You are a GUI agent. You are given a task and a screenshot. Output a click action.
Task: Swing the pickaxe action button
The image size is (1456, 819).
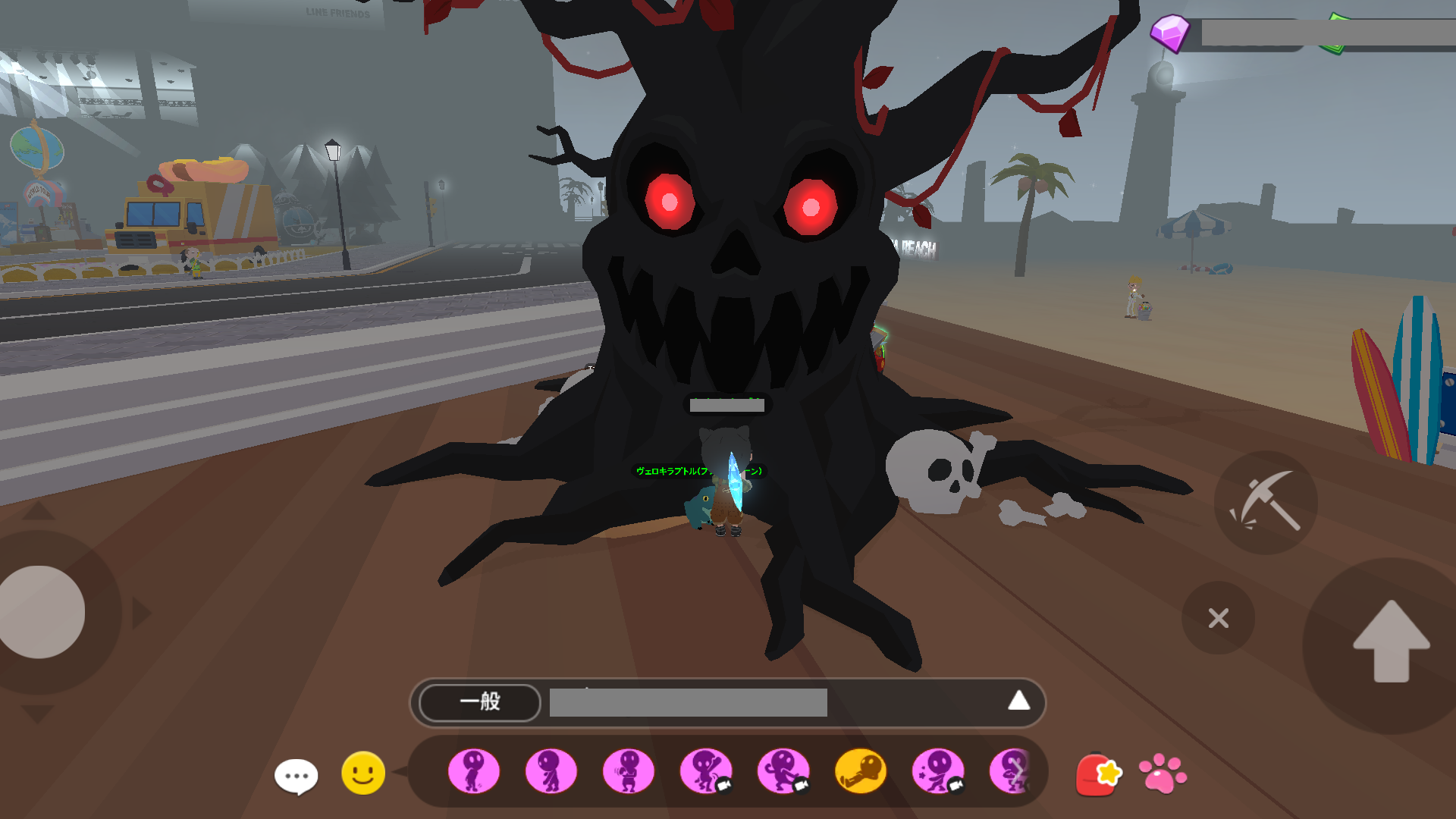point(1266,502)
